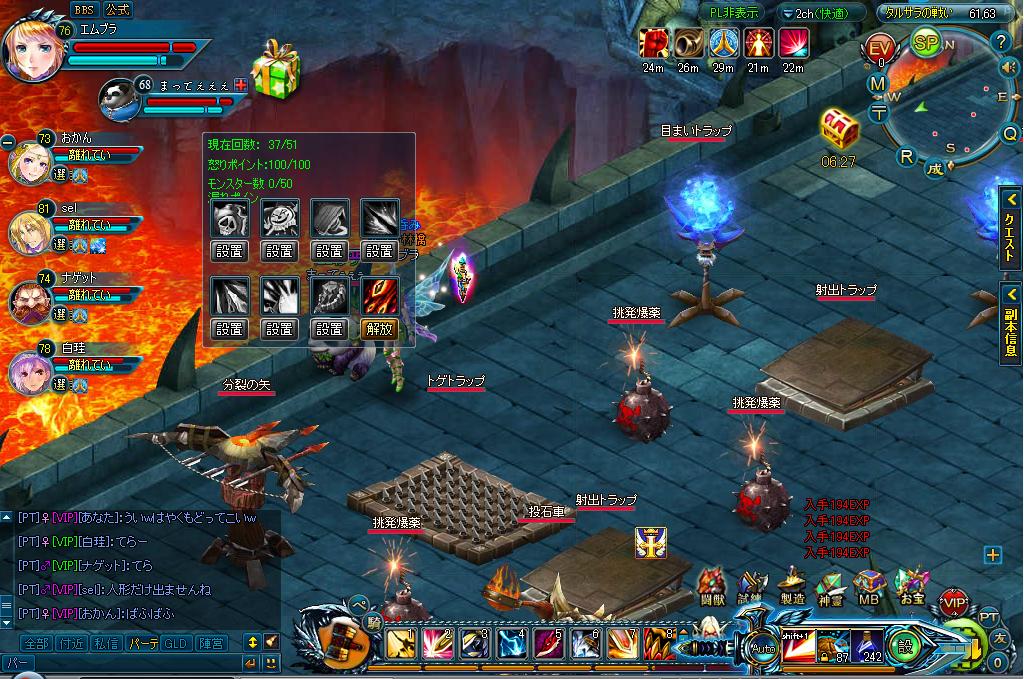Toggle sound with the speaker icon
This screenshot has width=1024, height=679.
[1008, 67]
